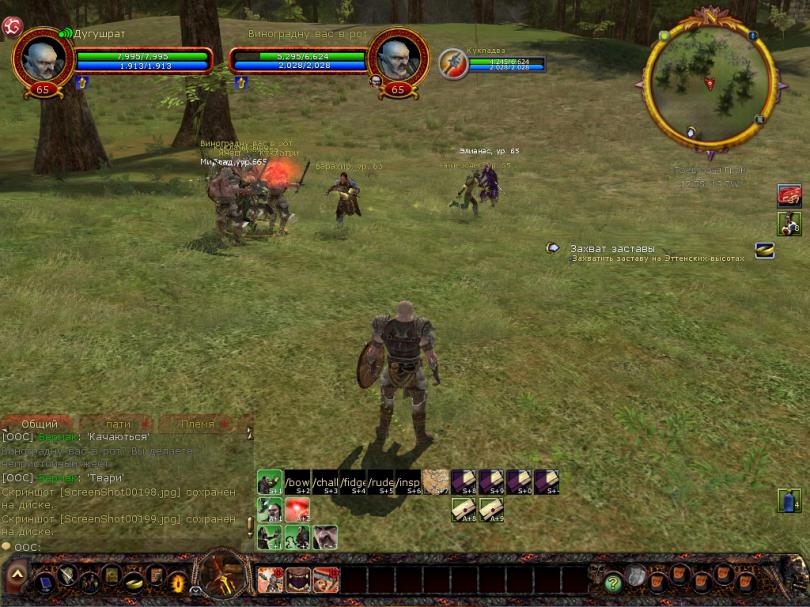Screen dimensions: 810x607
Task: Click the Кукпадва mace-icon frame
Action: coord(453,62)
